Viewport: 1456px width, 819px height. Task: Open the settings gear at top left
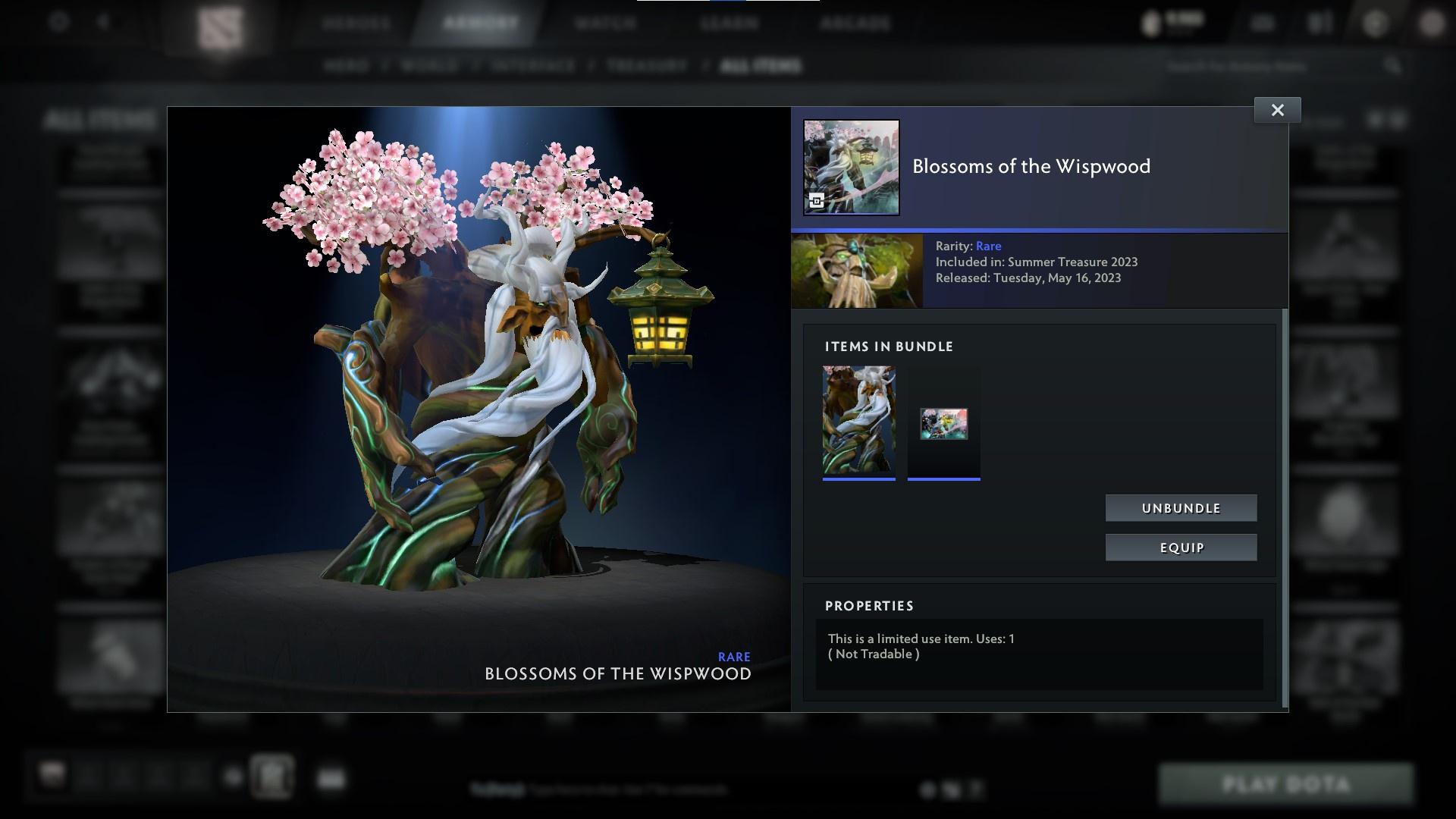(57, 21)
